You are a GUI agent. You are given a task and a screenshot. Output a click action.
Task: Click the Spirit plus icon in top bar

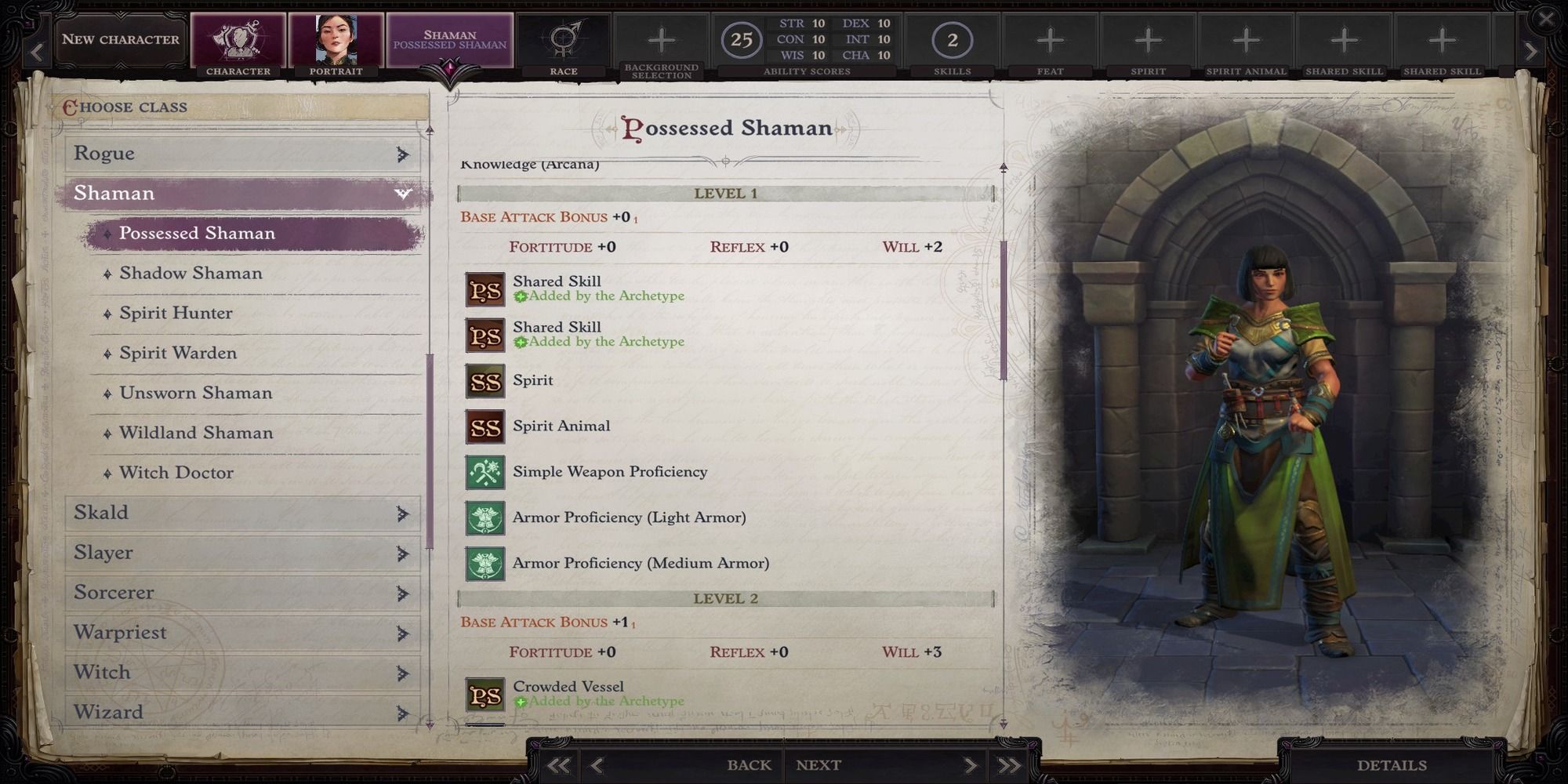click(x=1148, y=38)
